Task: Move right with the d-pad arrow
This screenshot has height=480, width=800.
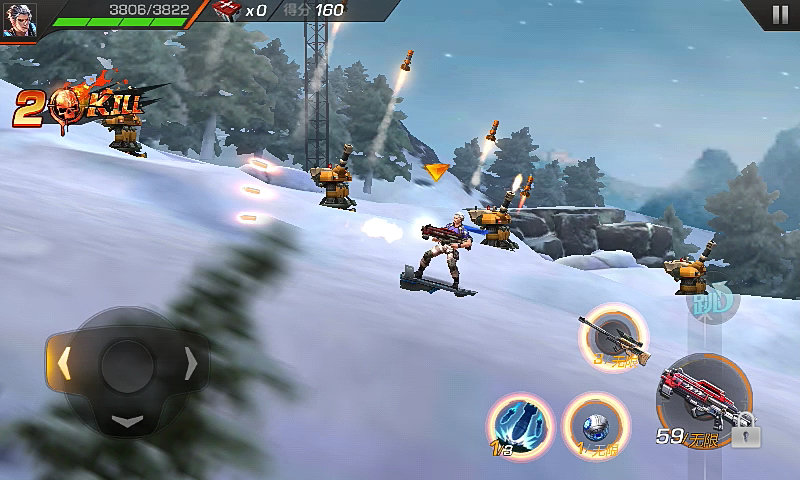Action: pyautogui.click(x=190, y=365)
